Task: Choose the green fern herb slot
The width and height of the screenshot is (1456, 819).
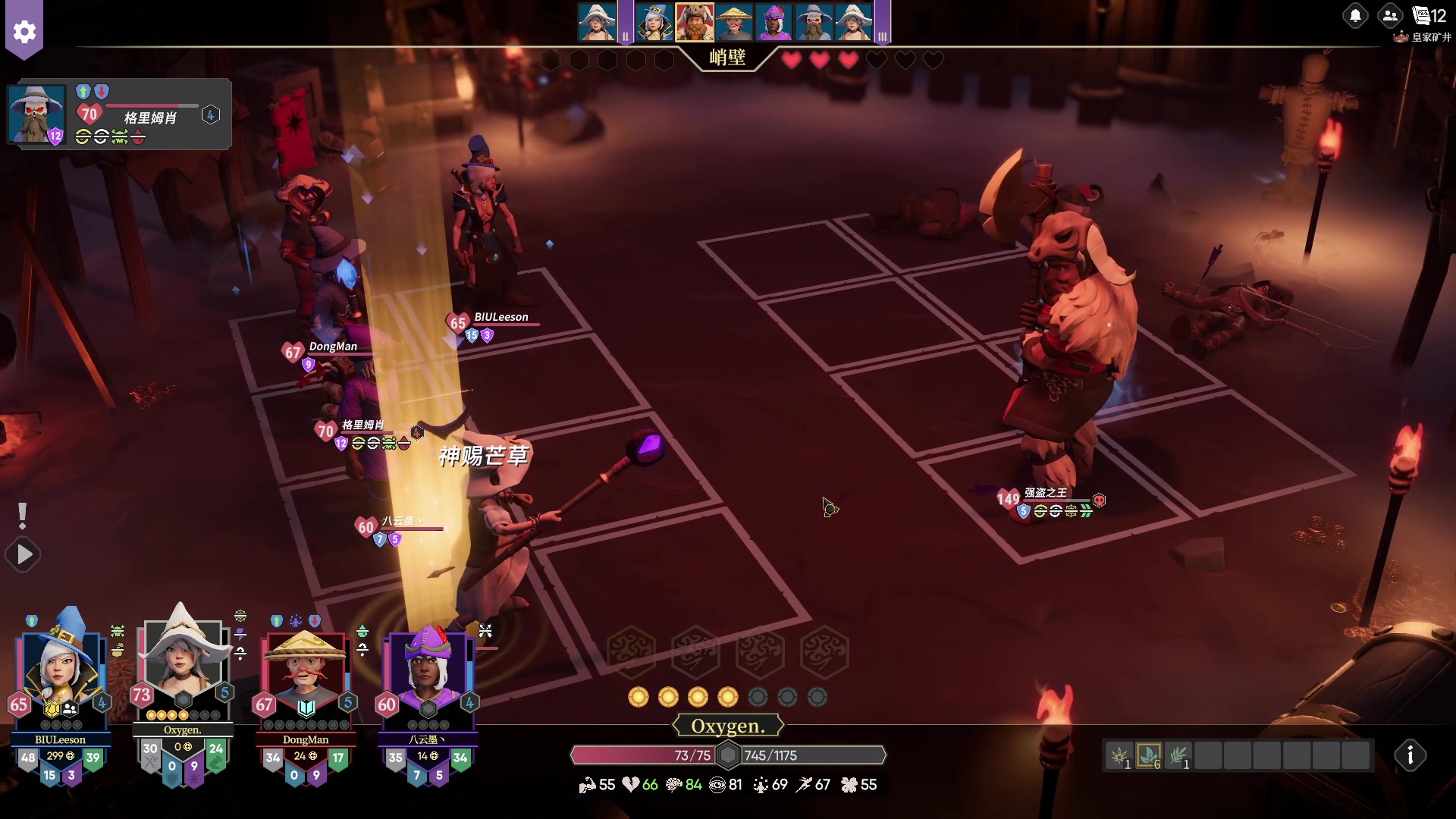Action: click(1178, 755)
